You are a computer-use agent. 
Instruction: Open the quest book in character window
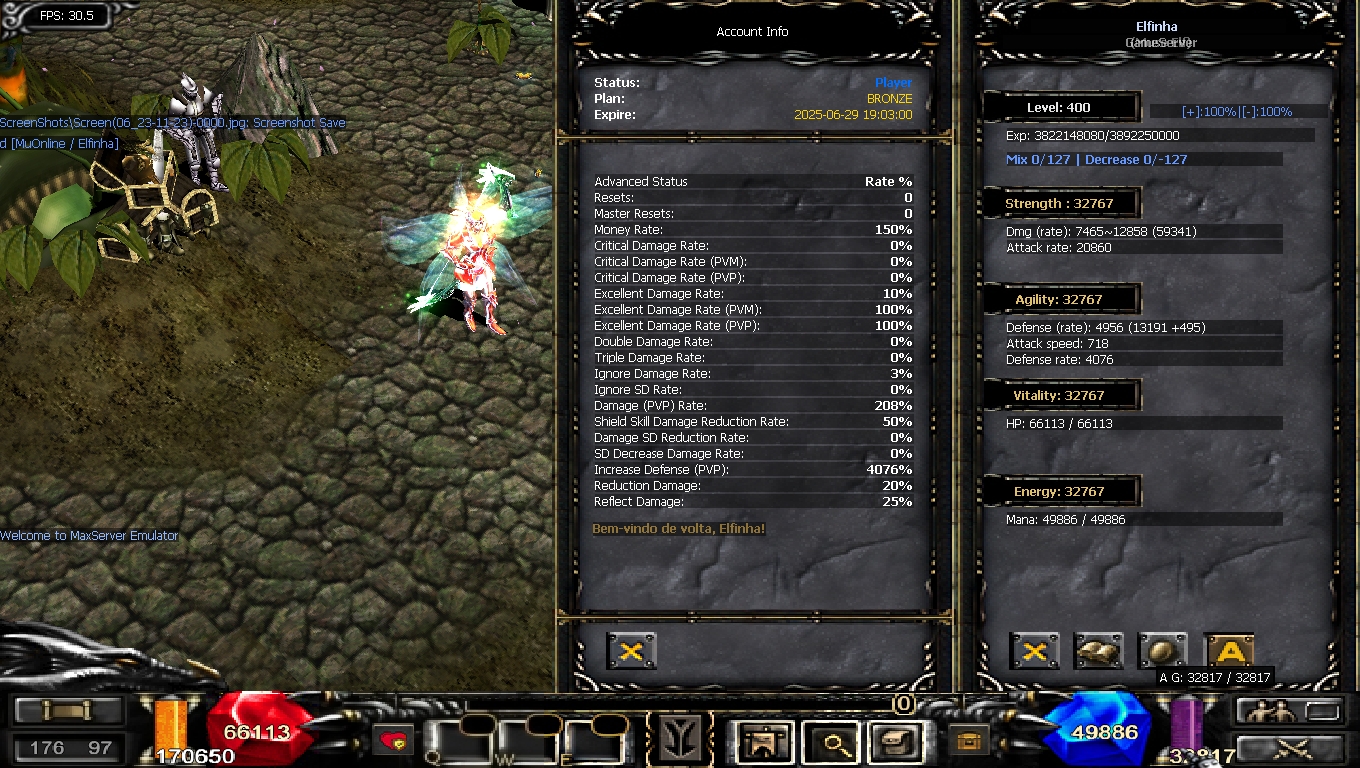[x=1098, y=652]
